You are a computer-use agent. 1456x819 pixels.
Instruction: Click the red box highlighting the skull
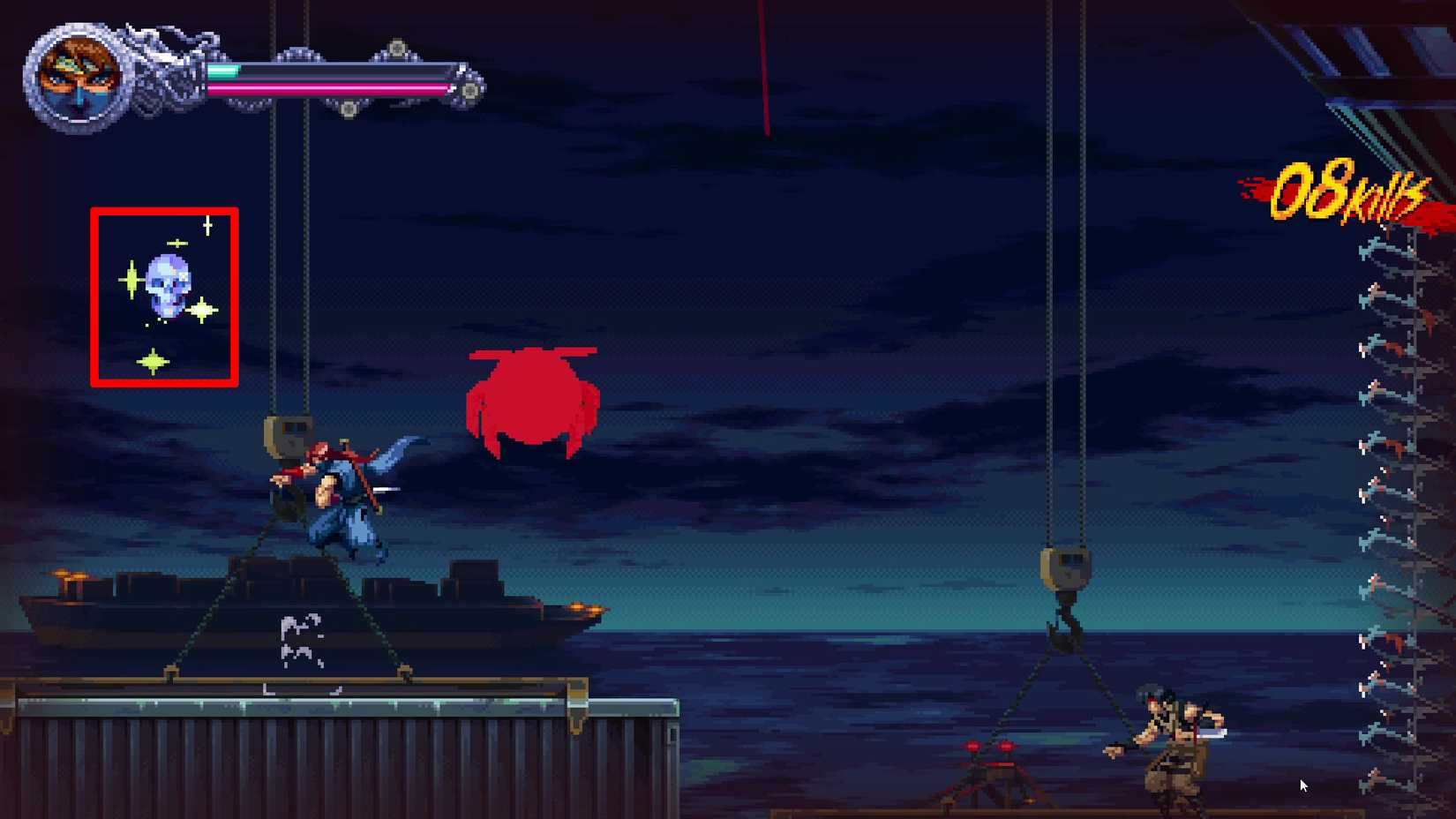95,296
